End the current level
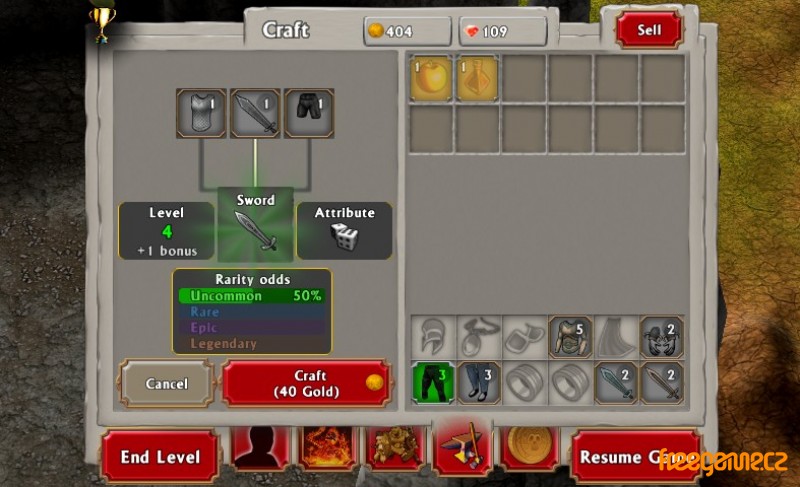 (160, 457)
